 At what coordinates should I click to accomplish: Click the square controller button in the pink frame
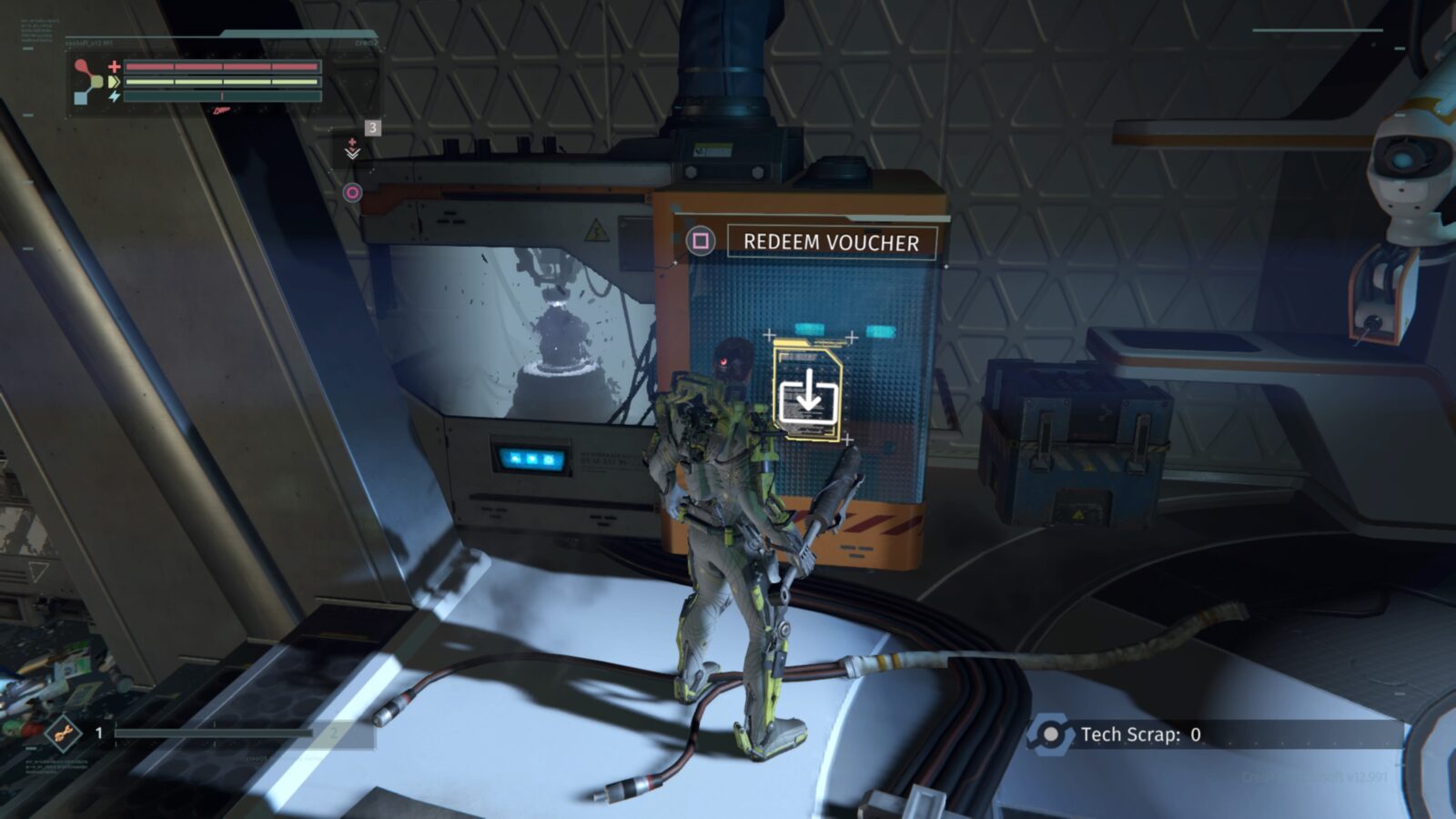701,240
